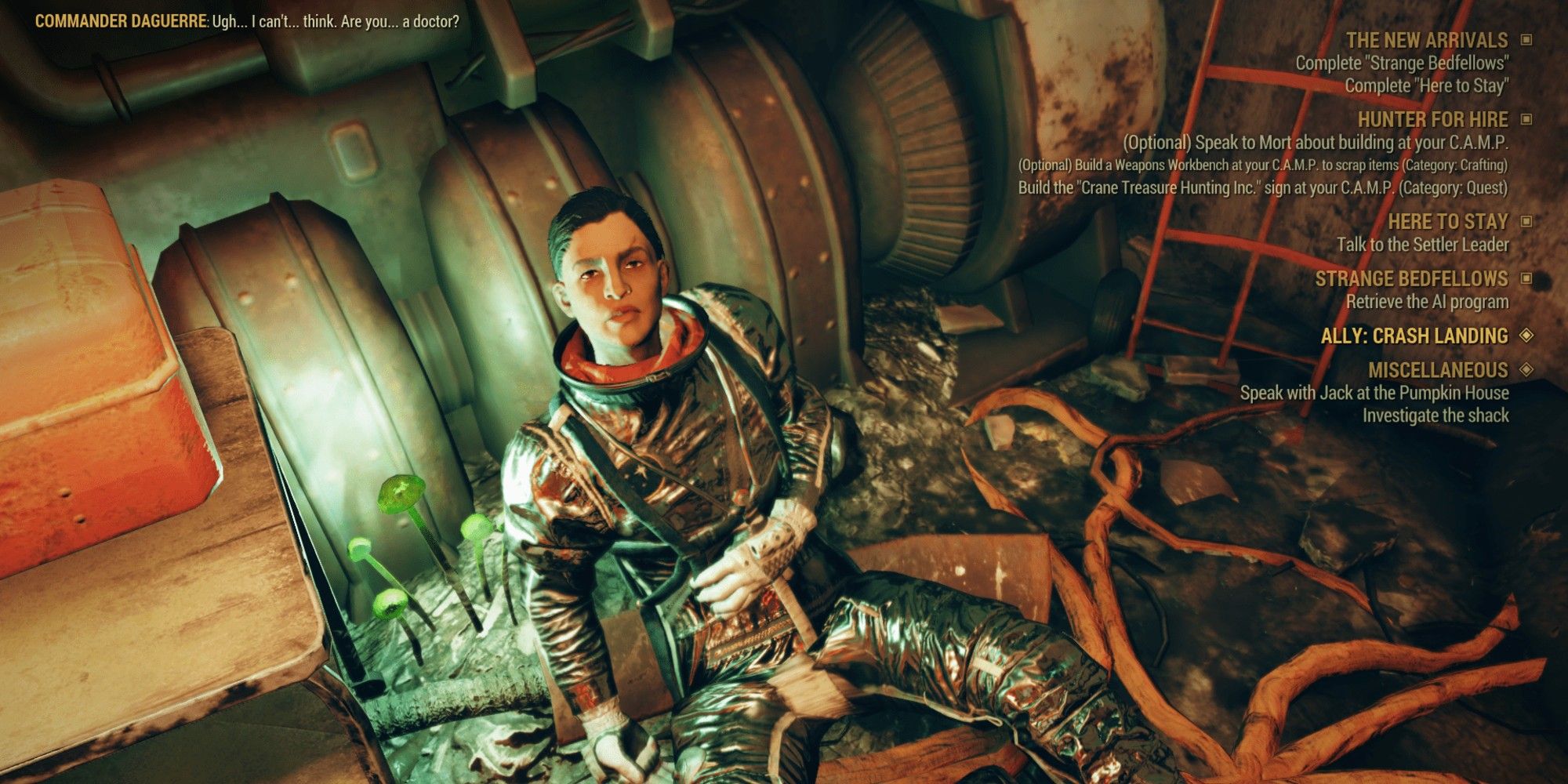
Task: Select The New Arrivals quest title
Action: pos(1426,40)
